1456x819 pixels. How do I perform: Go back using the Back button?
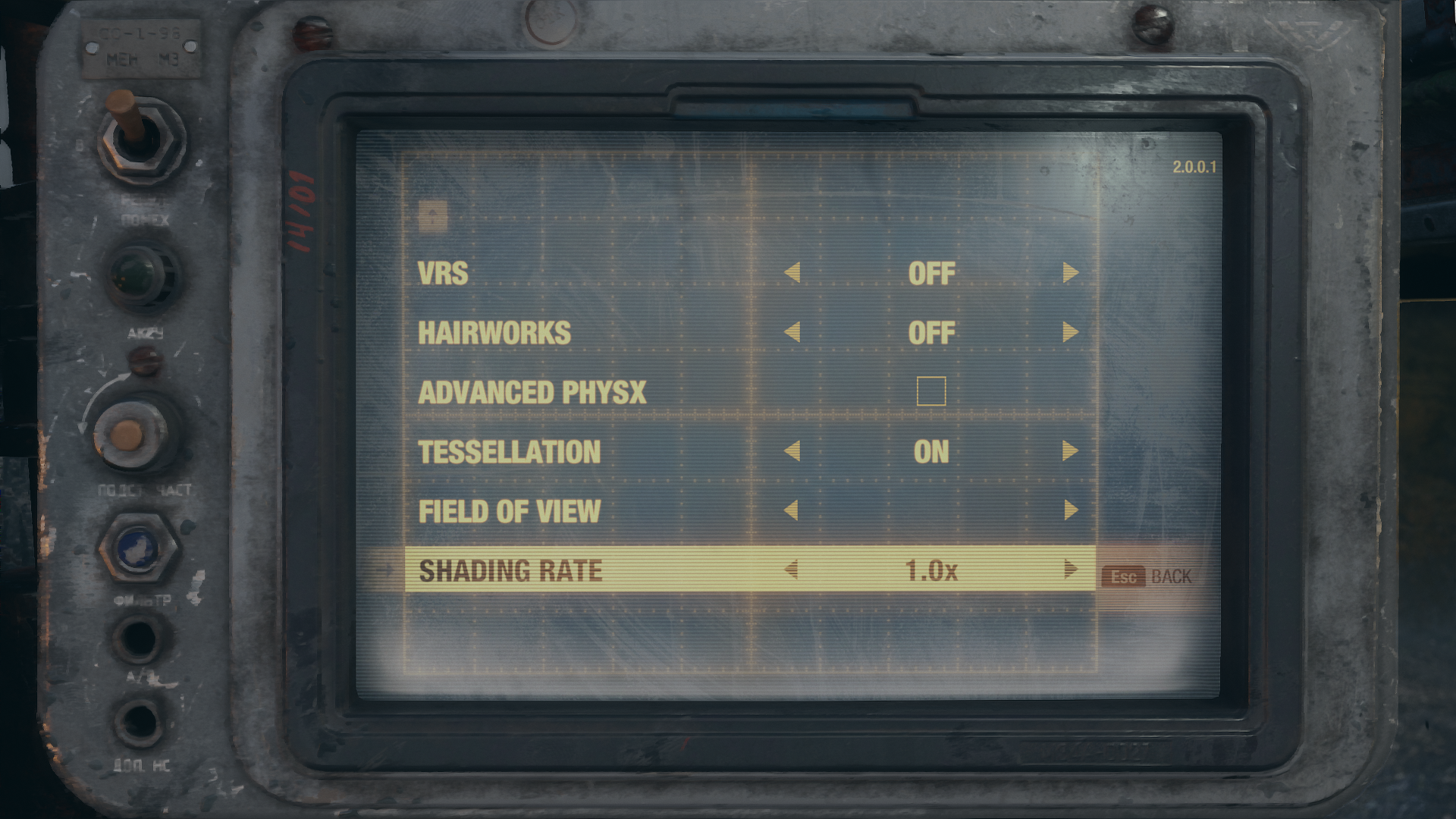[x=1147, y=577]
